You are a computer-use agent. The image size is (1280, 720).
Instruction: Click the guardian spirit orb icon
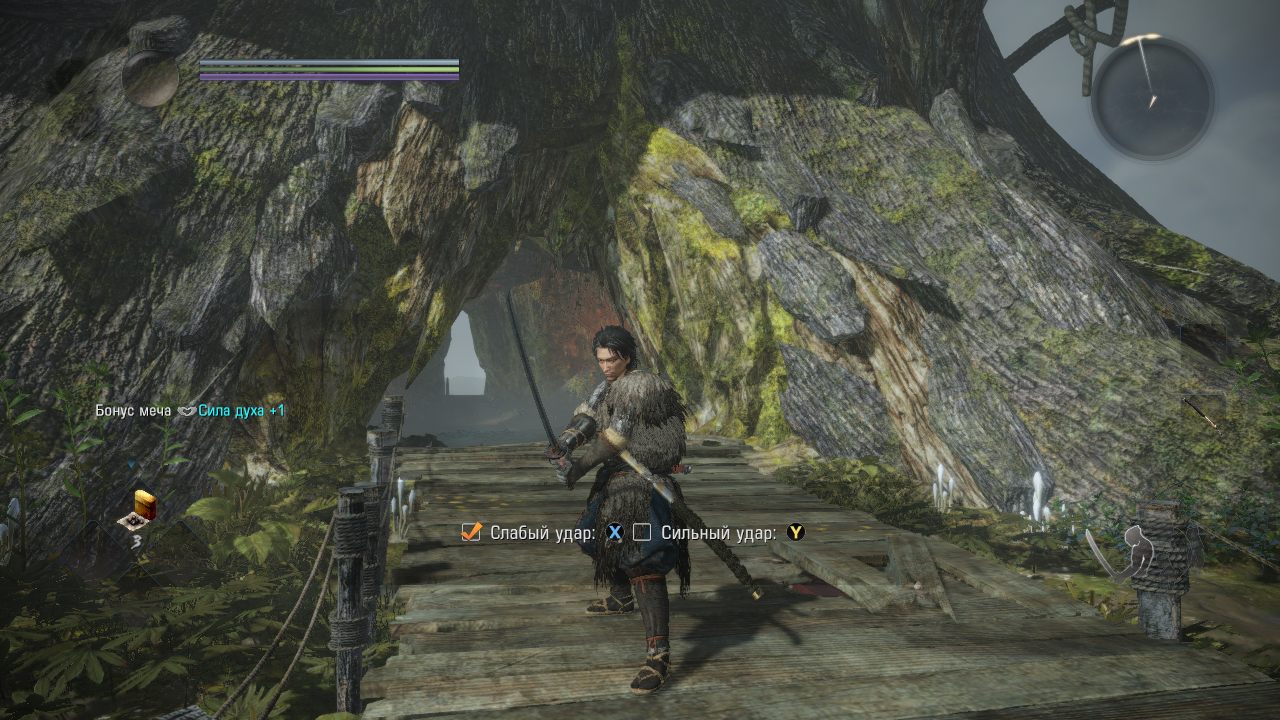click(150, 77)
